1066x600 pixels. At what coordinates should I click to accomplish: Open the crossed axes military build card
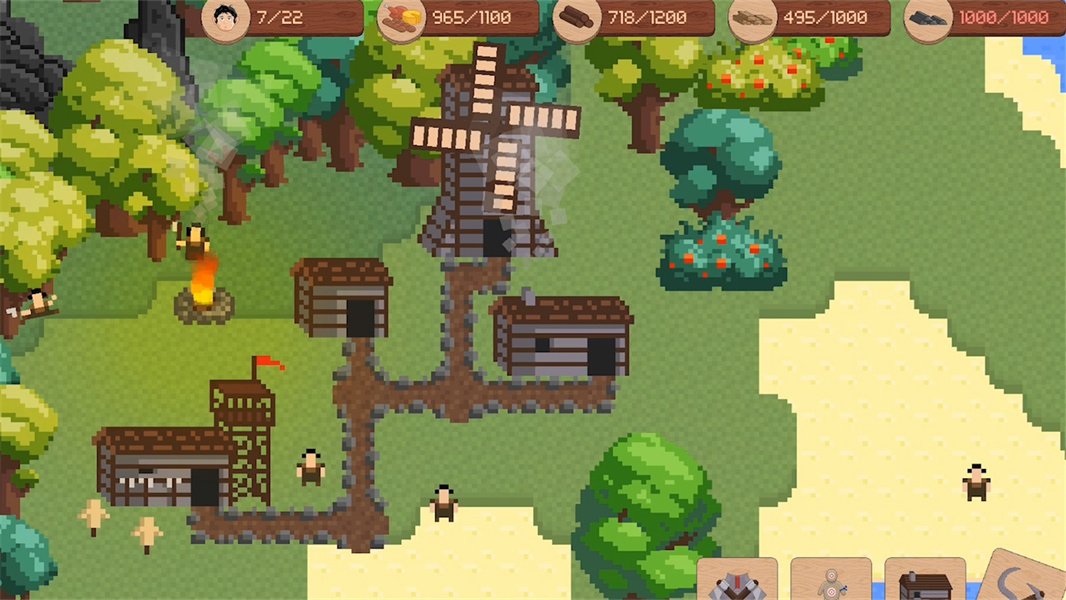click(x=738, y=583)
